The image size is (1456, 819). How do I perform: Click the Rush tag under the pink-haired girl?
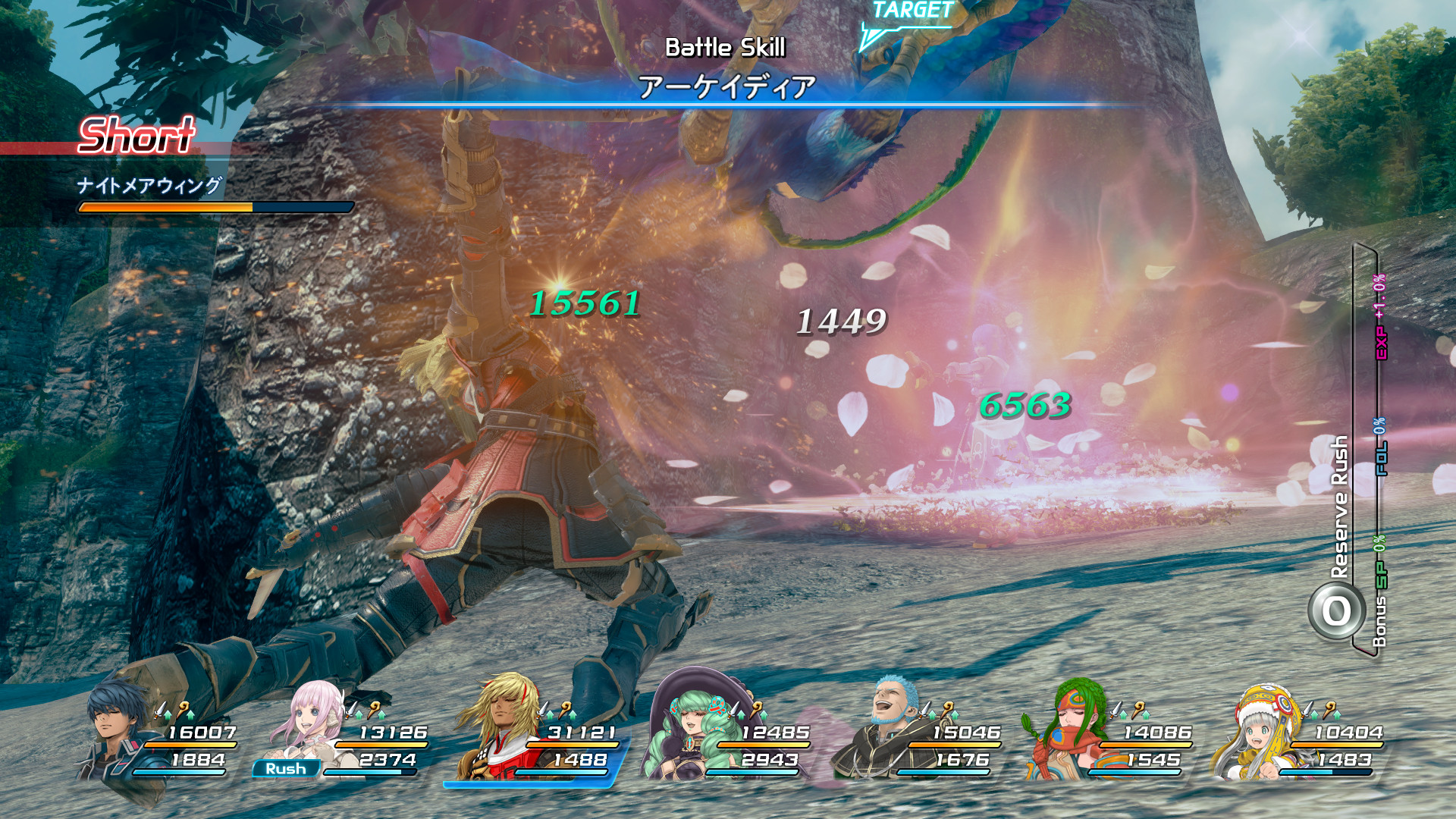(x=285, y=769)
